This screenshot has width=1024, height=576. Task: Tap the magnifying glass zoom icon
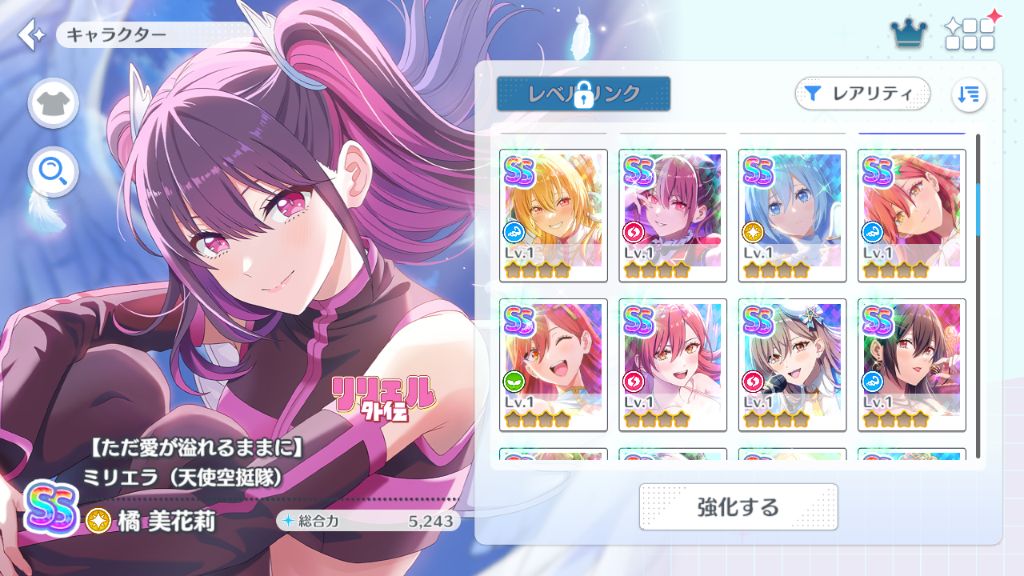pyautogui.click(x=53, y=174)
